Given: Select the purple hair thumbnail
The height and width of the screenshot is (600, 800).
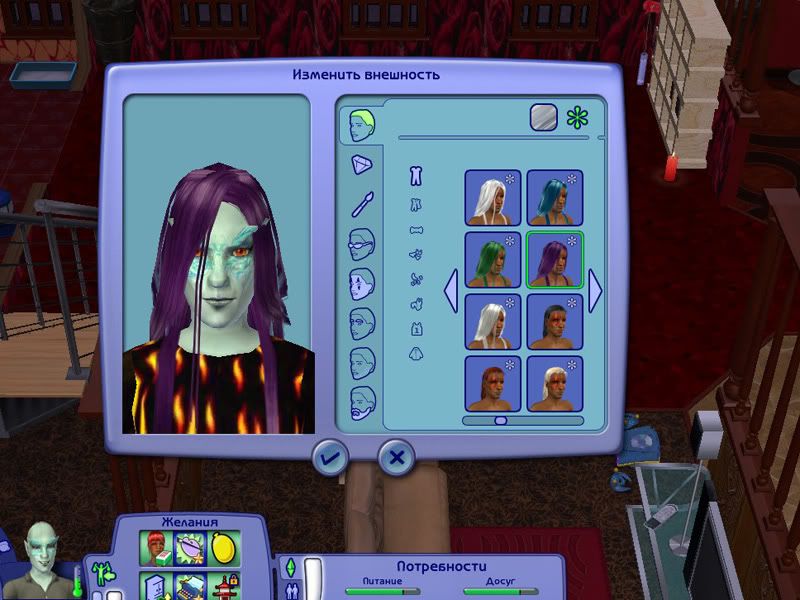Looking at the screenshot, I should pyautogui.click(x=555, y=260).
